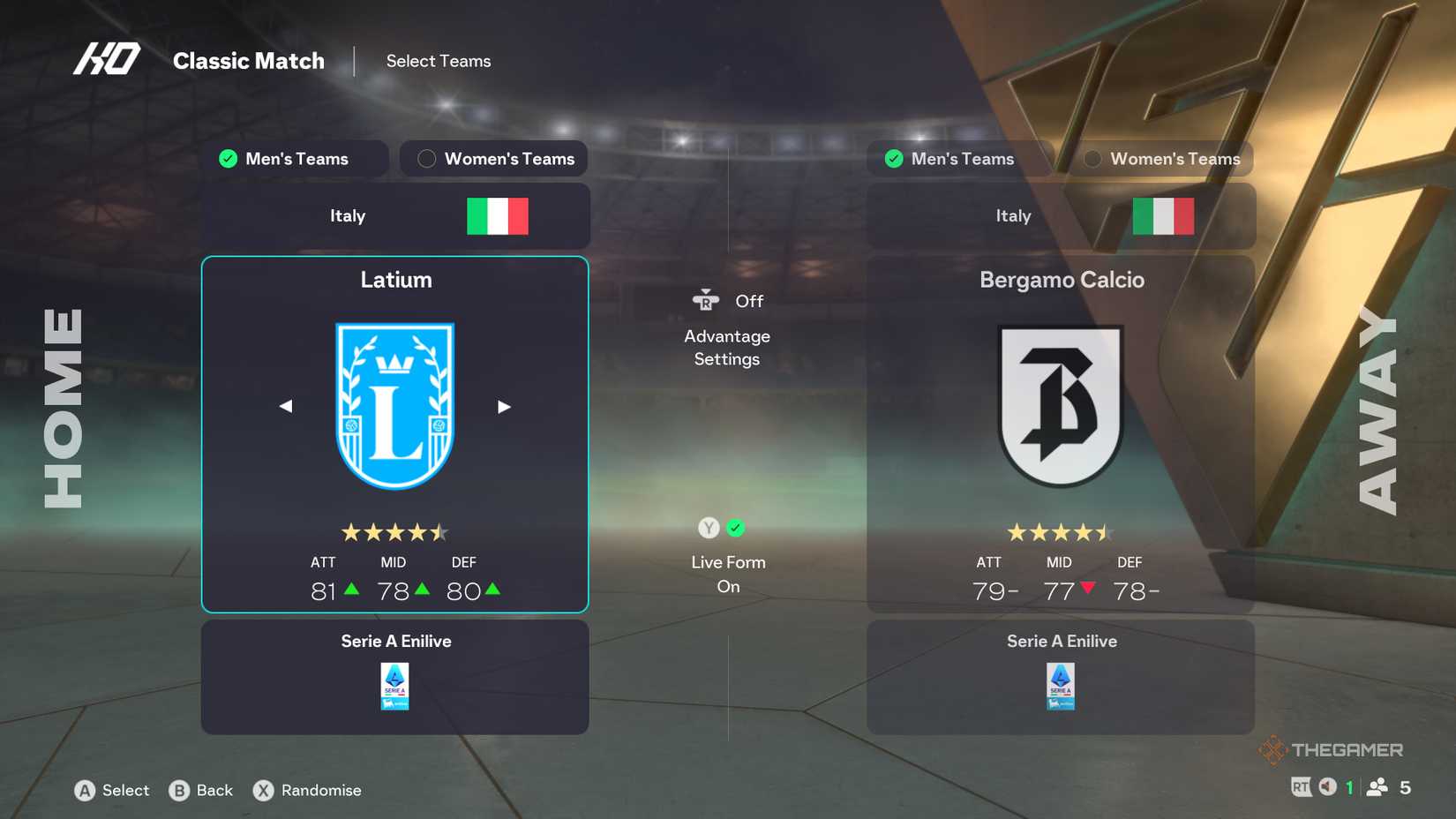Click the Bergamo Calcio club badge
Image resolution: width=1456 pixels, height=819 pixels.
coord(1061,406)
